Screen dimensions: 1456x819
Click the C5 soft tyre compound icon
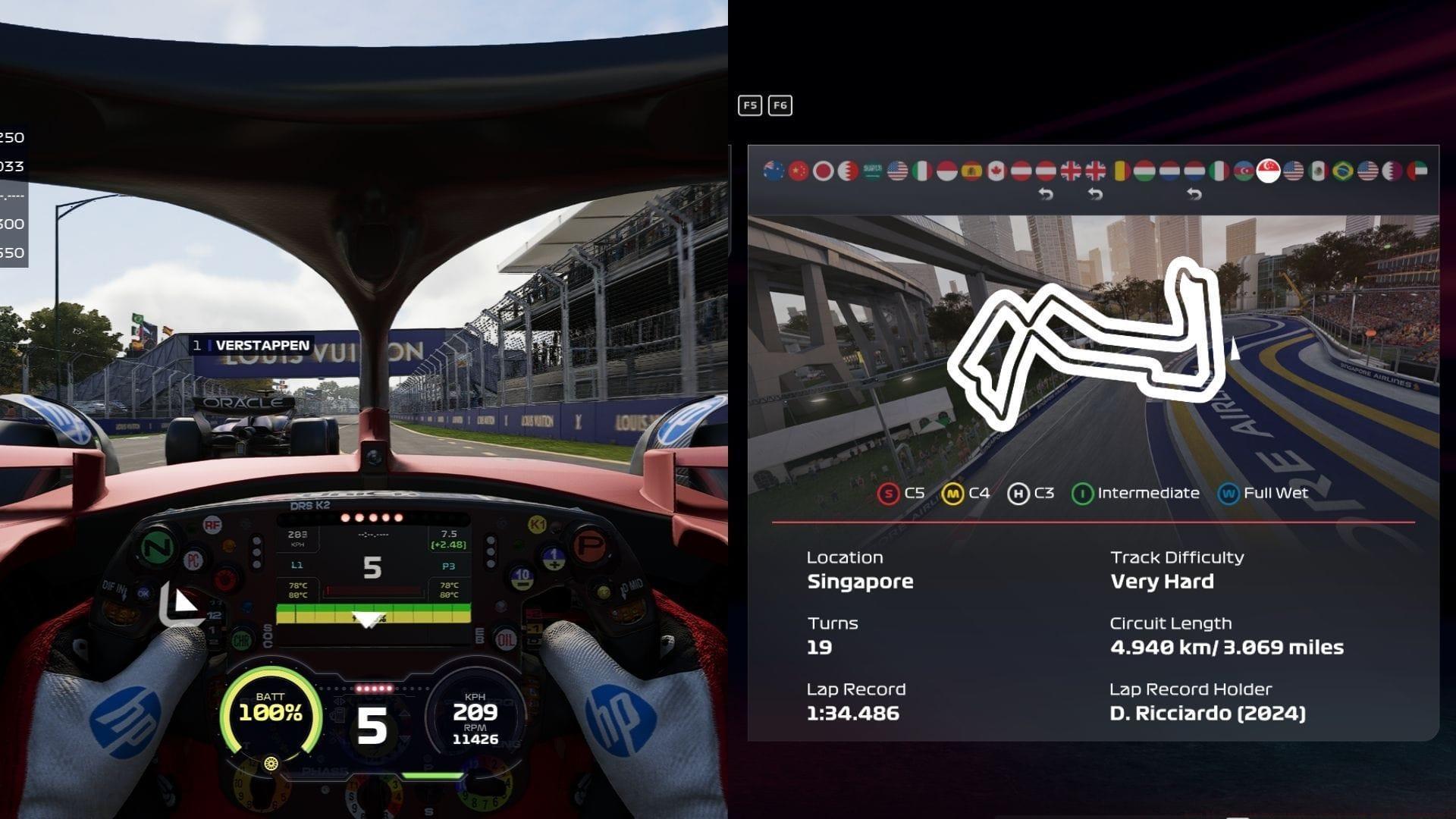[x=887, y=492]
